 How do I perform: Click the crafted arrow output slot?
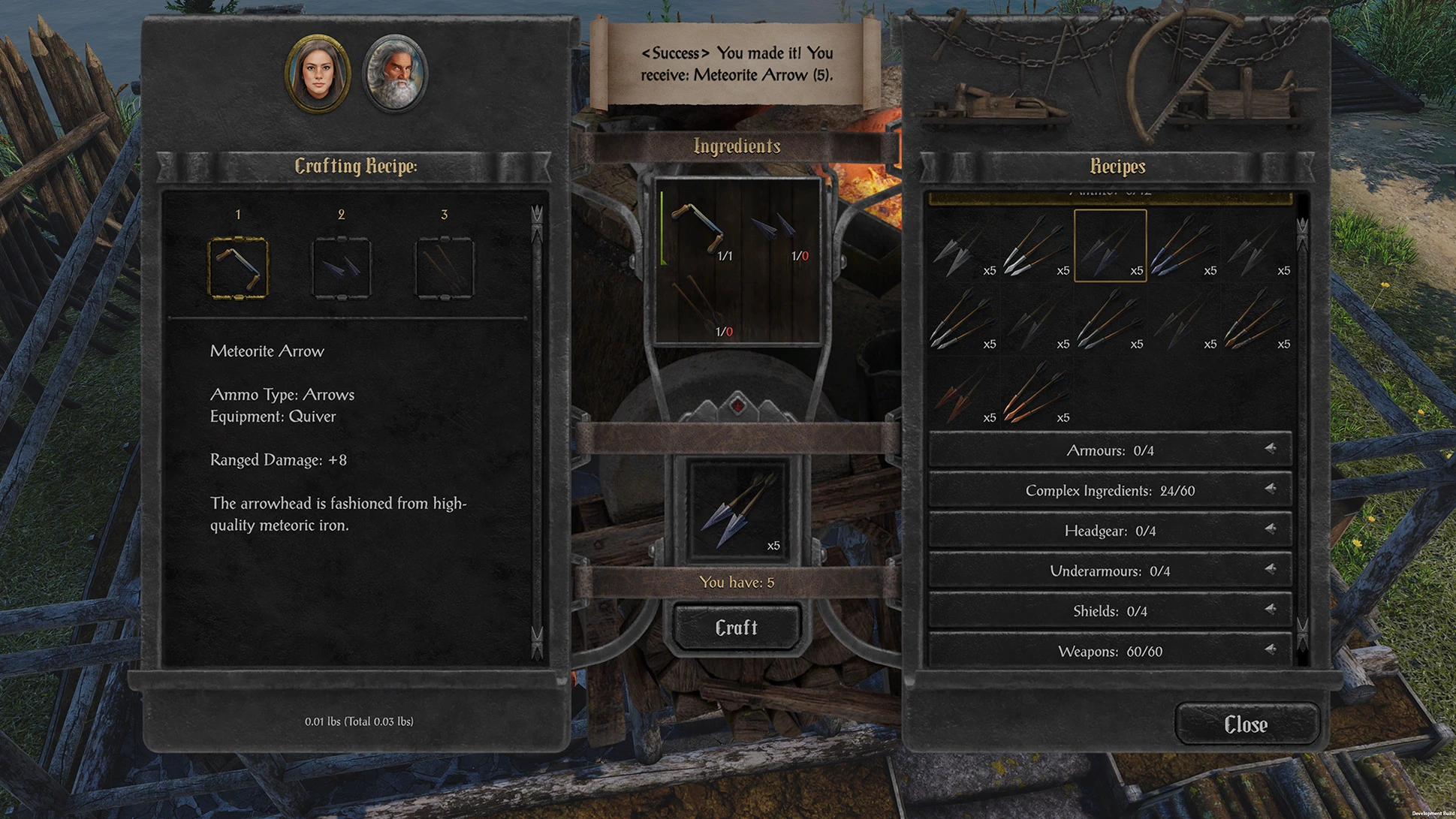[x=737, y=510]
